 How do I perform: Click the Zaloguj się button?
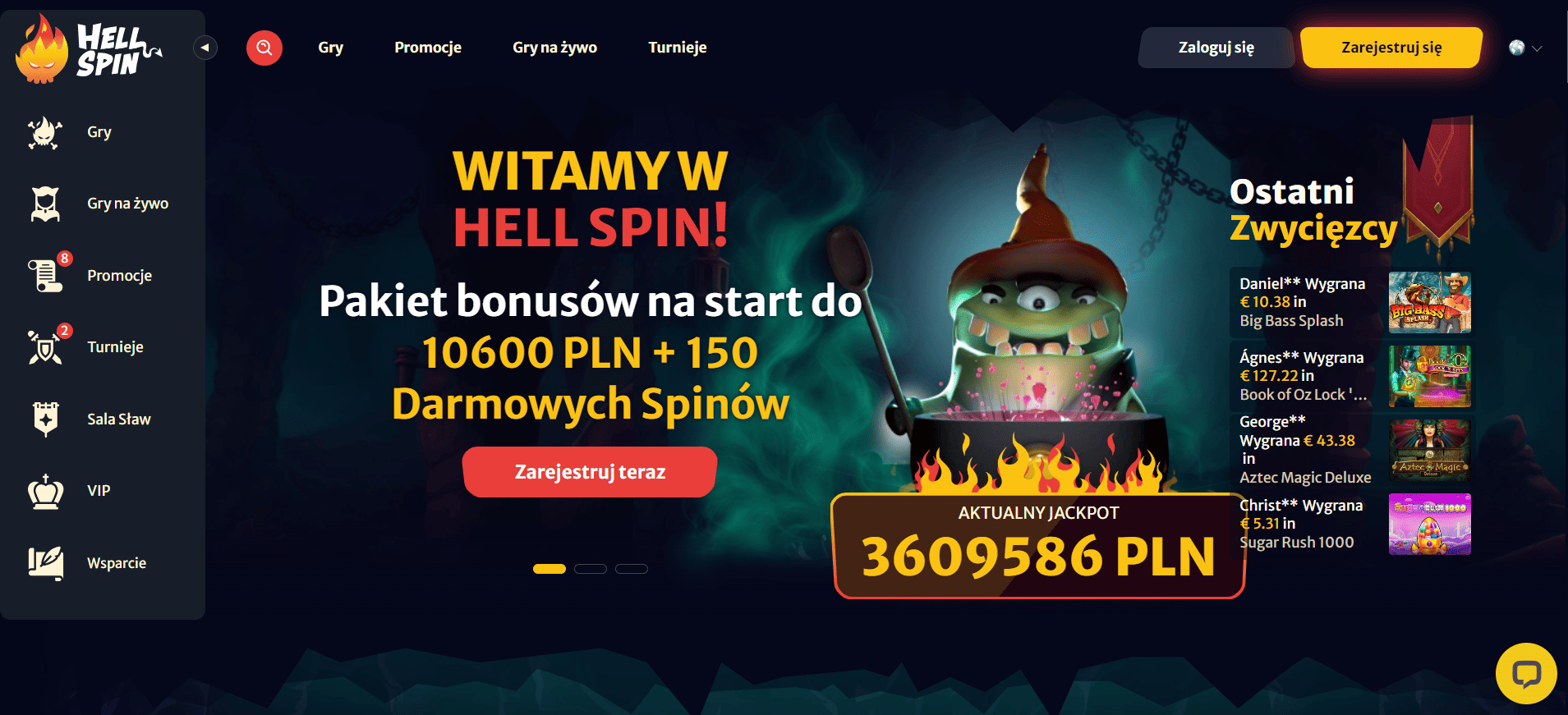(x=1216, y=48)
